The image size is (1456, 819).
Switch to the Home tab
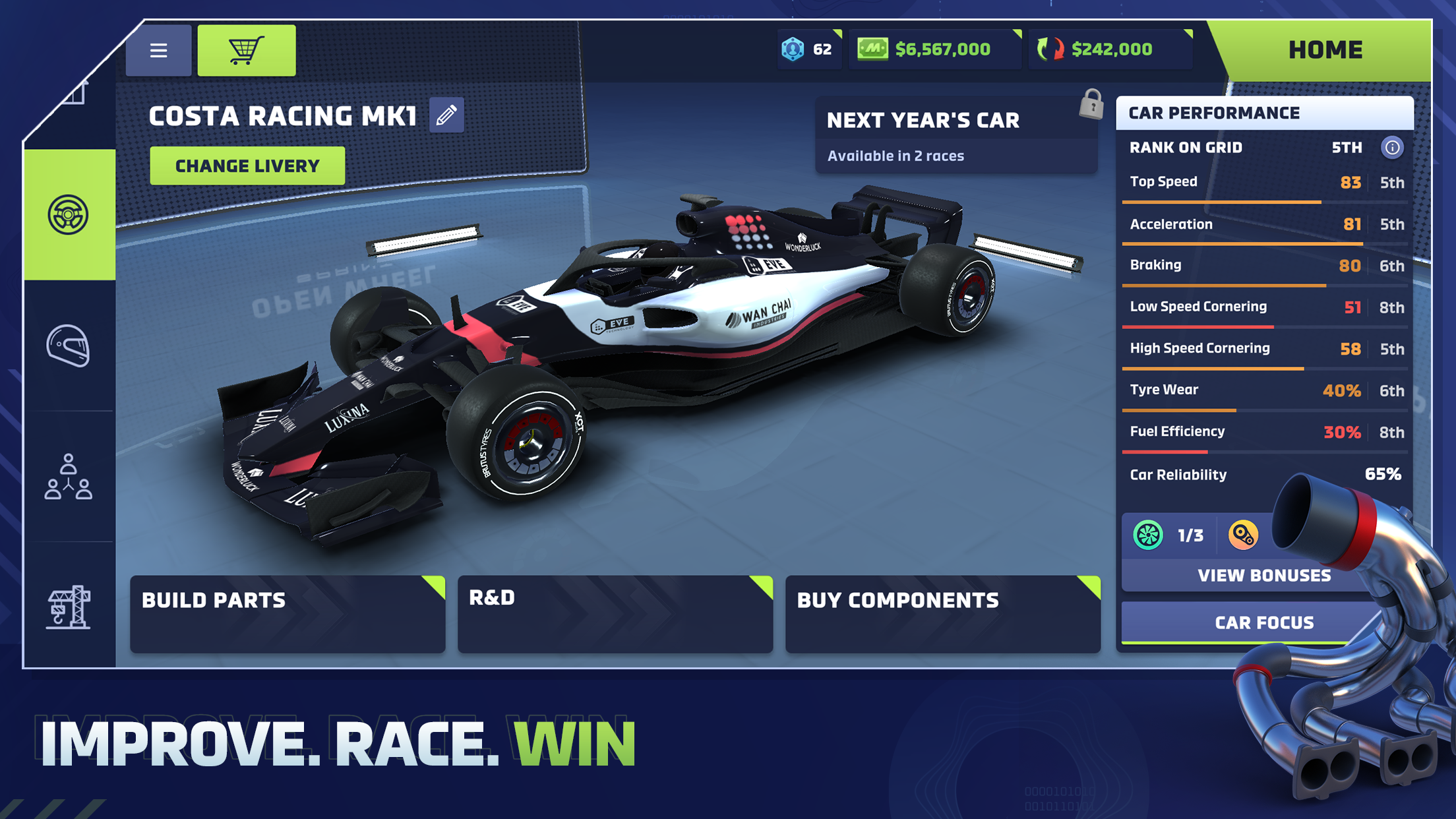[x=1325, y=49]
